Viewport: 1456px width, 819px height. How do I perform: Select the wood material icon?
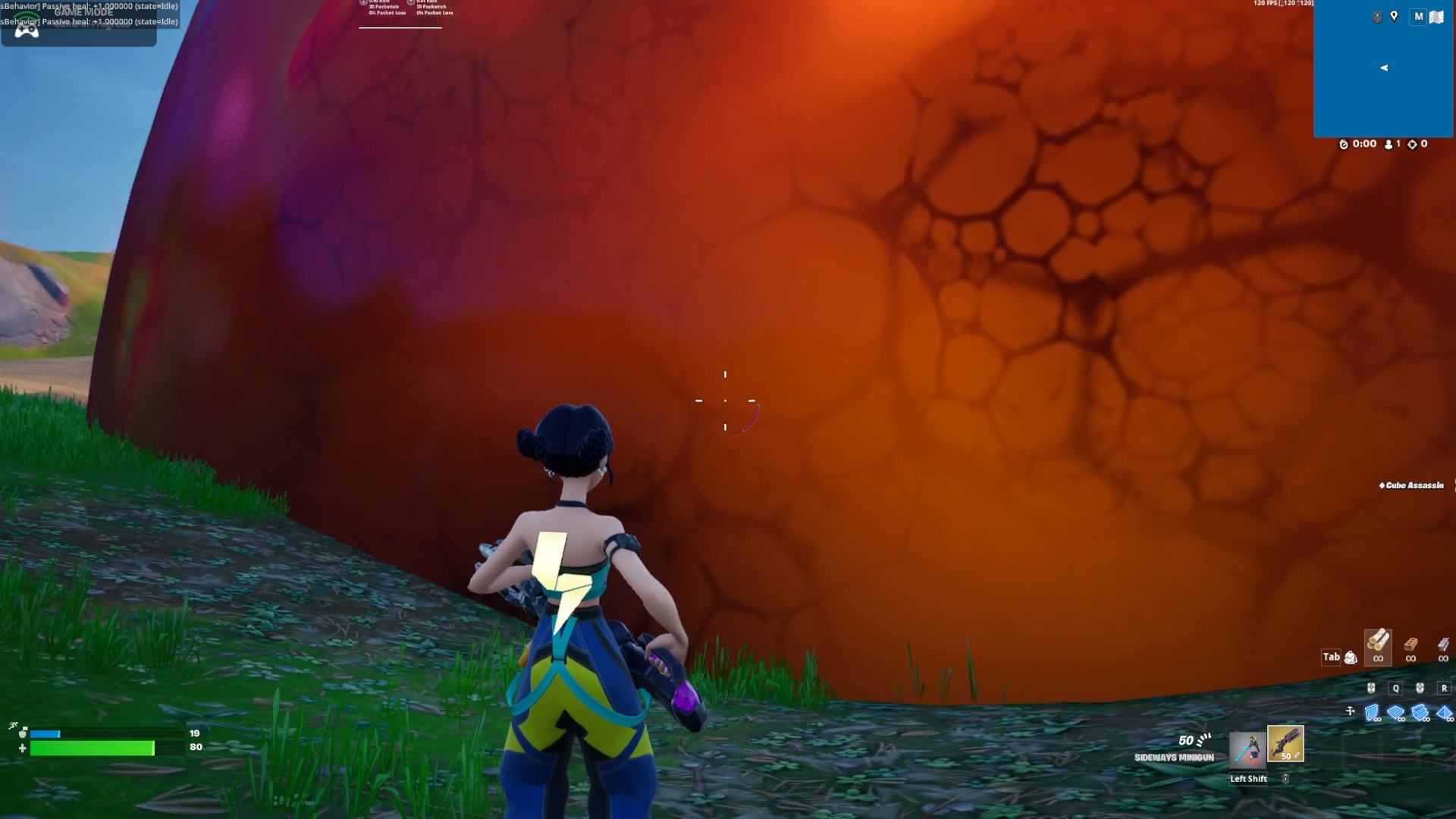click(x=1378, y=645)
